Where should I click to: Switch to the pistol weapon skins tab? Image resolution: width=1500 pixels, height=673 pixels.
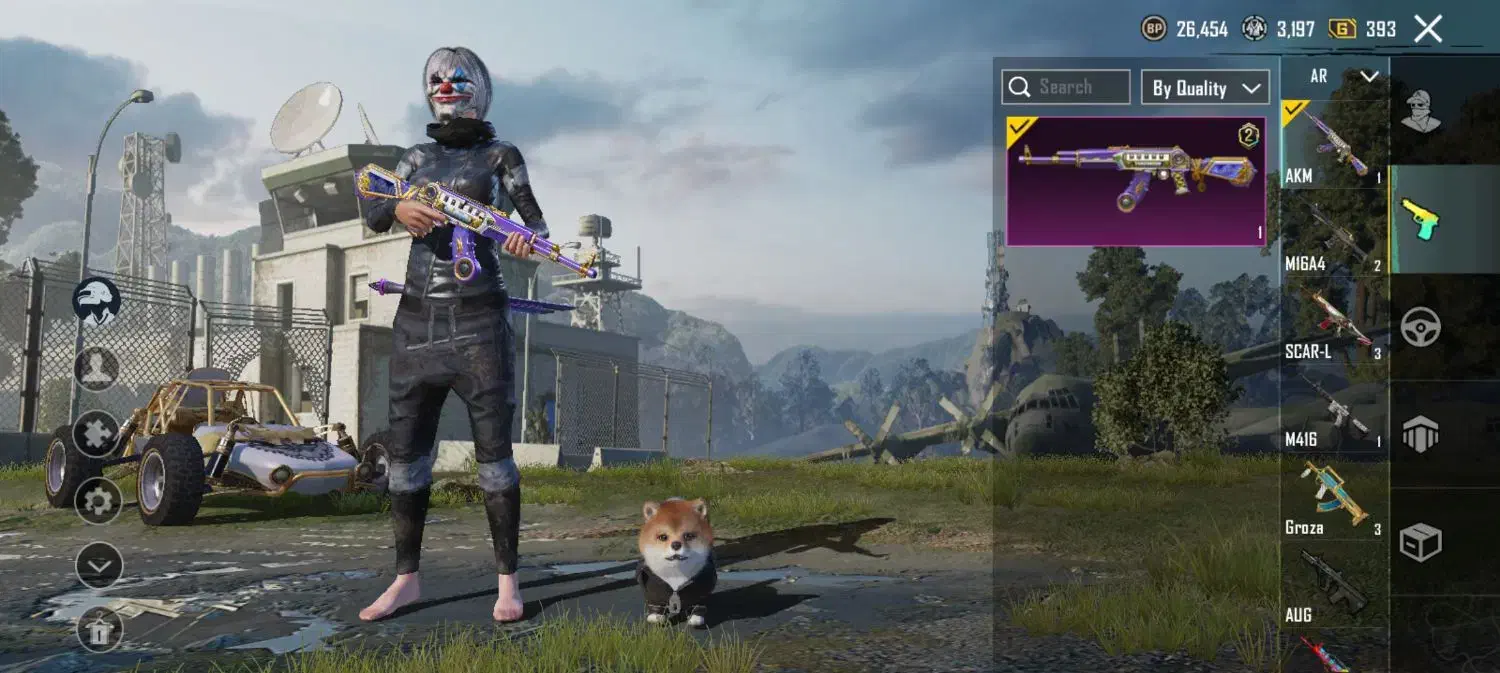pyautogui.click(x=1420, y=219)
